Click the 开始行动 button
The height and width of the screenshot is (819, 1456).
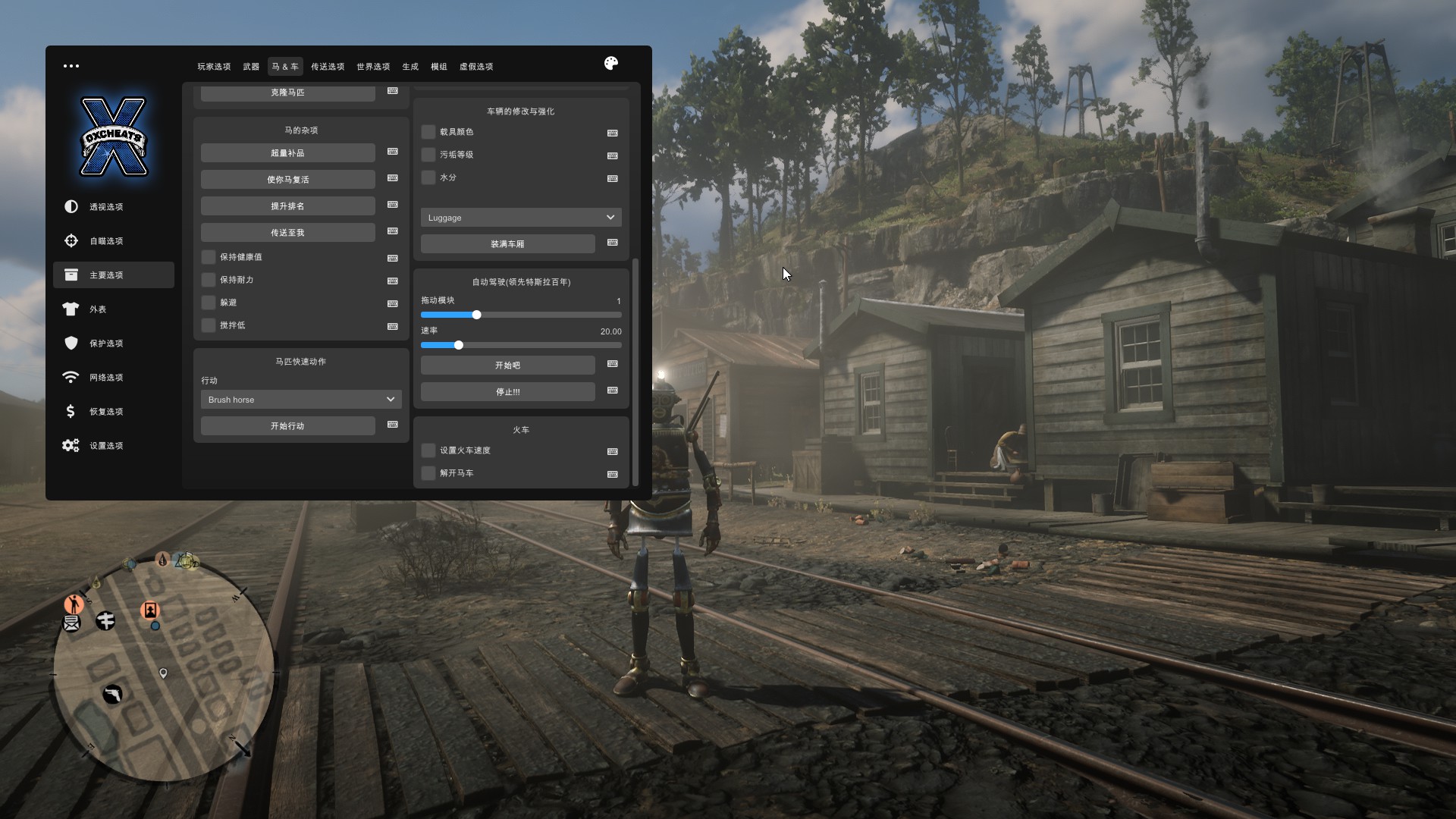pyautogui.click(x=288, y=426)
